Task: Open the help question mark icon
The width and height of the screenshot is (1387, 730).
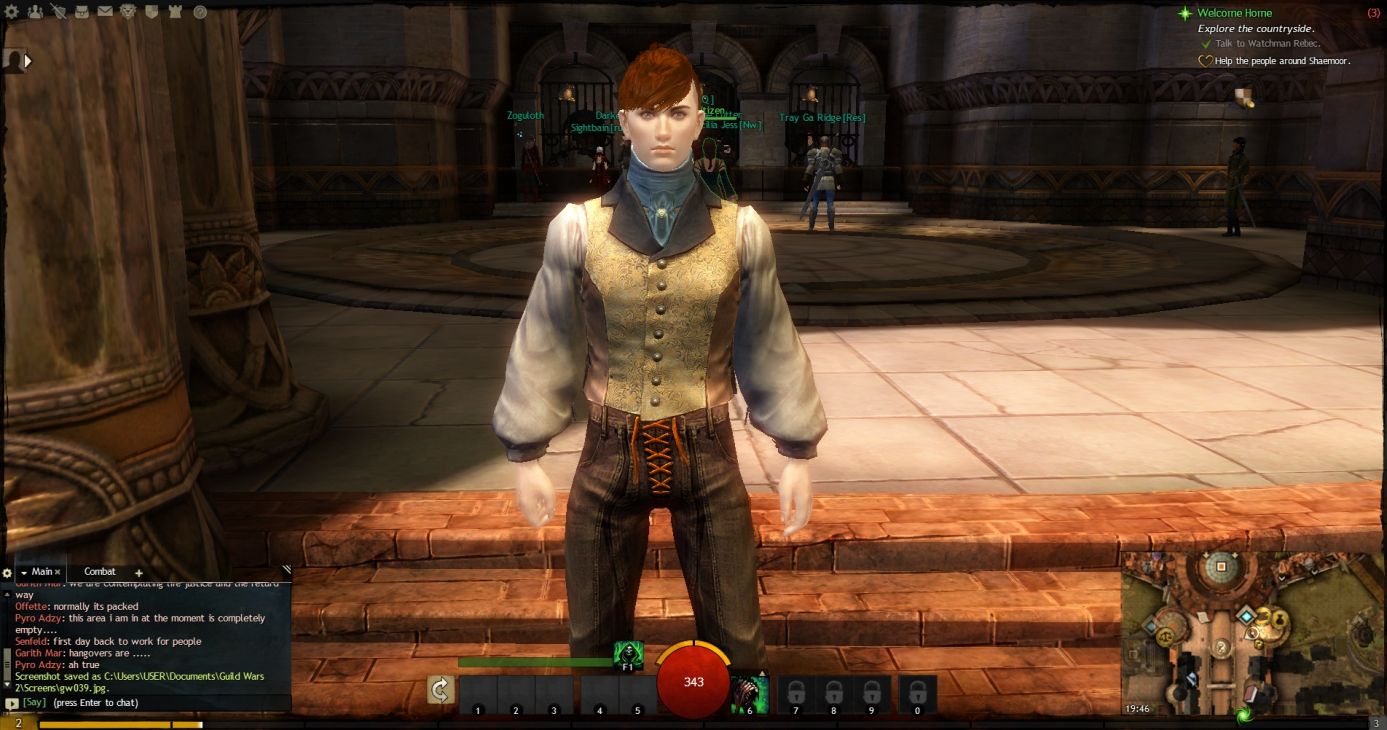Action: click(199, 12)
